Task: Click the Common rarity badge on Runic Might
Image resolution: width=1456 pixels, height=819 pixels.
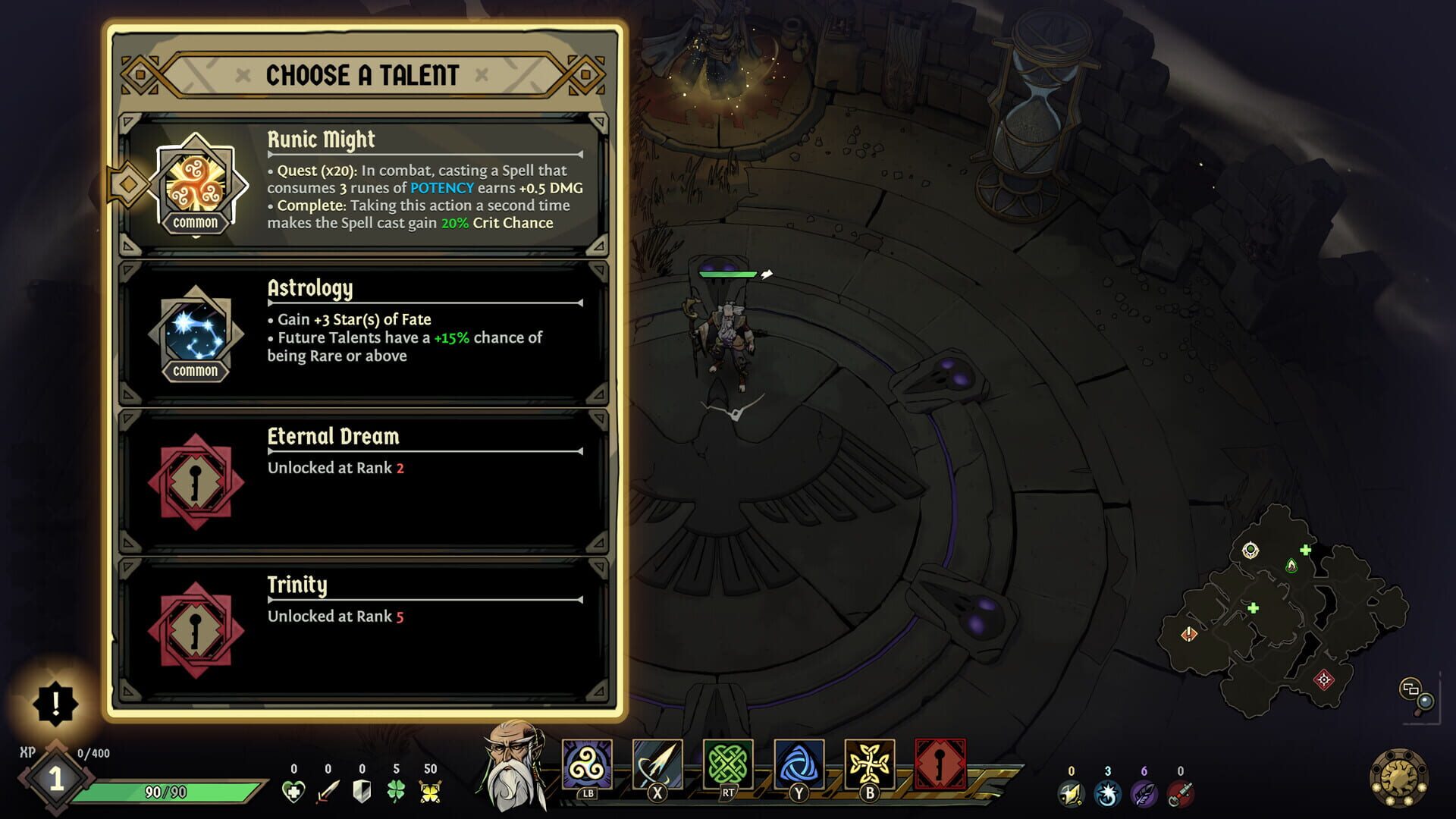Action: (195, 222)
